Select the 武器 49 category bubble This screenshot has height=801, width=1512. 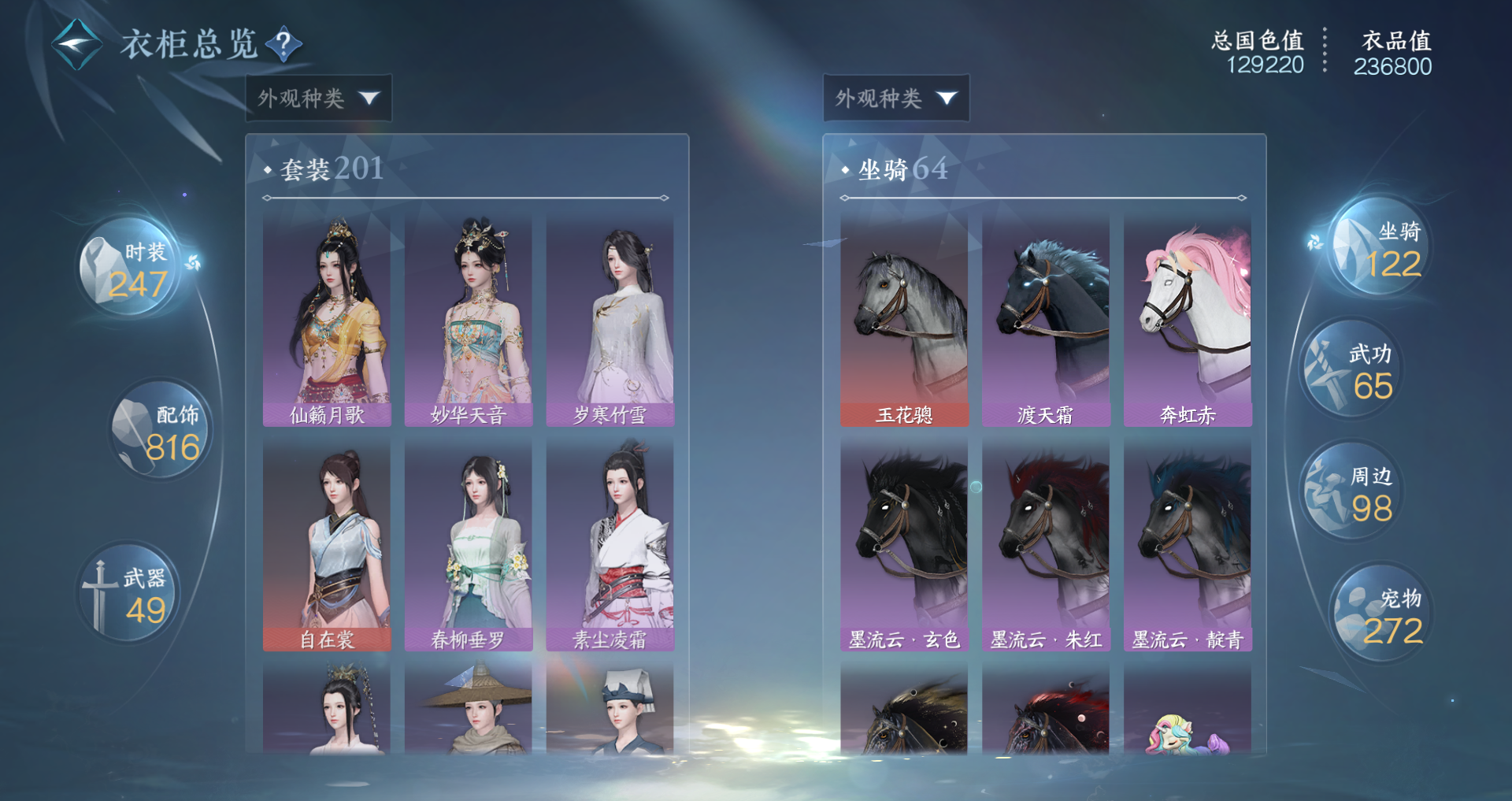click(131, 594)
